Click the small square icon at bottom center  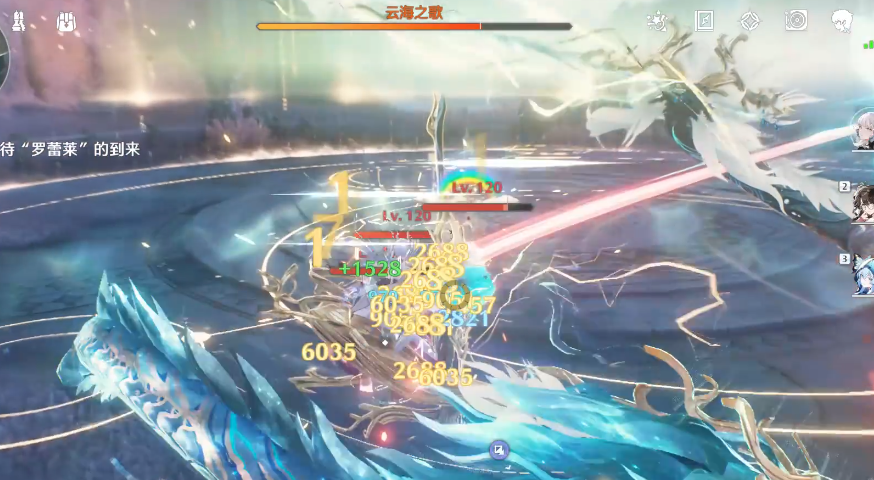499,450
